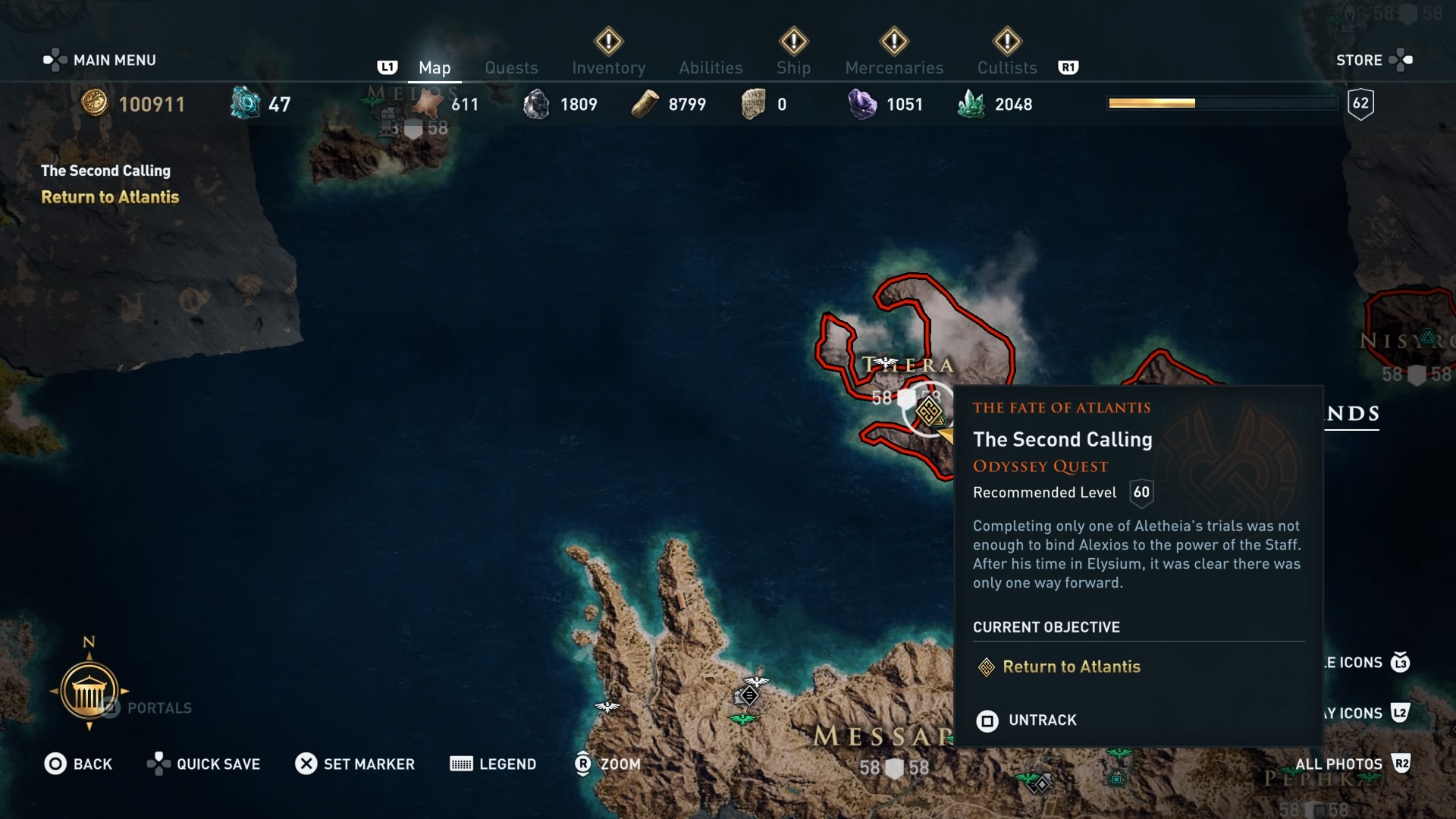Click Set Marker at the bottom
The height and width of the screenshot is (819, 1456).
pos(355,764)
